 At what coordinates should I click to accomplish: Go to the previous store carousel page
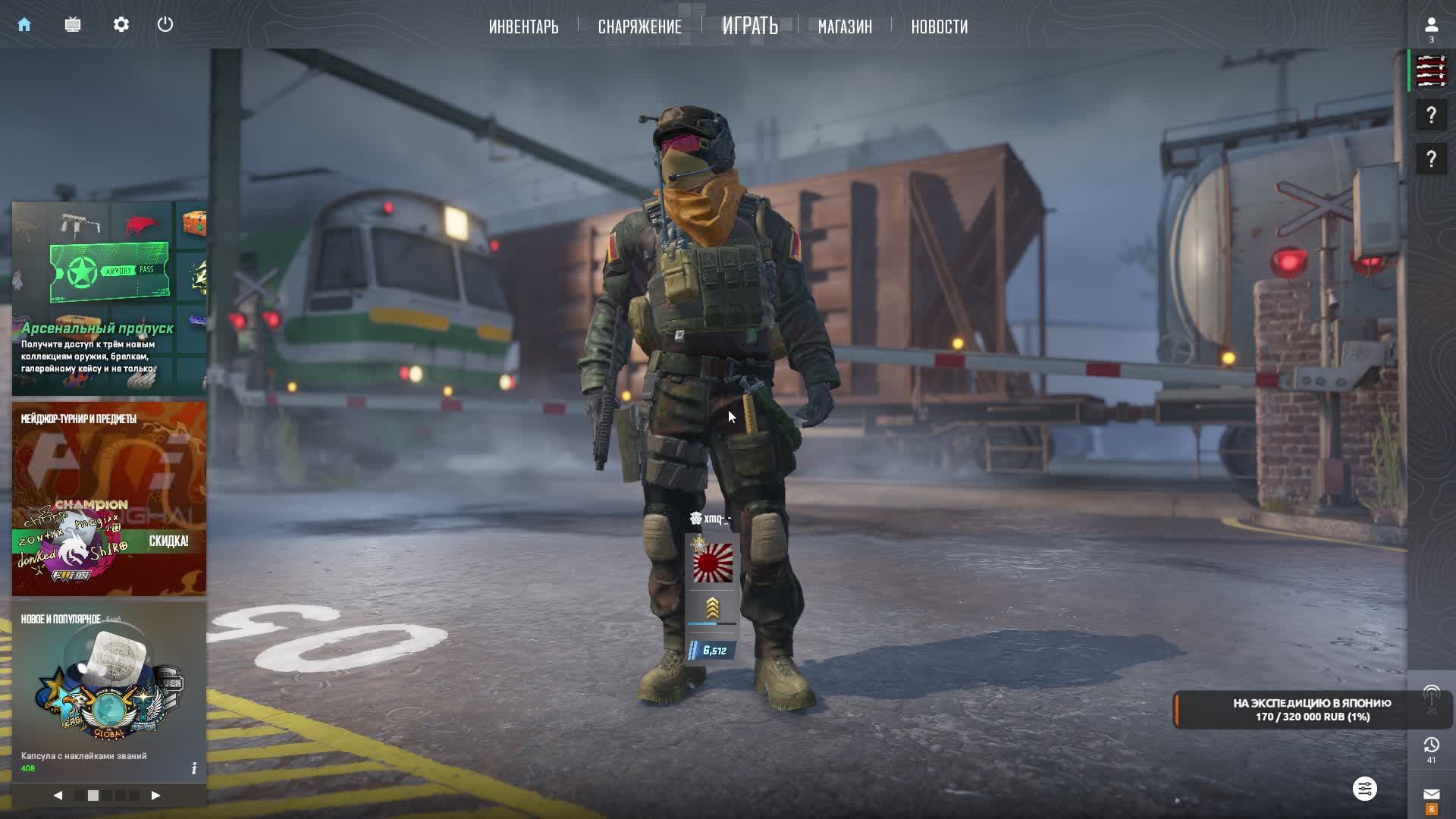point(58,795)
